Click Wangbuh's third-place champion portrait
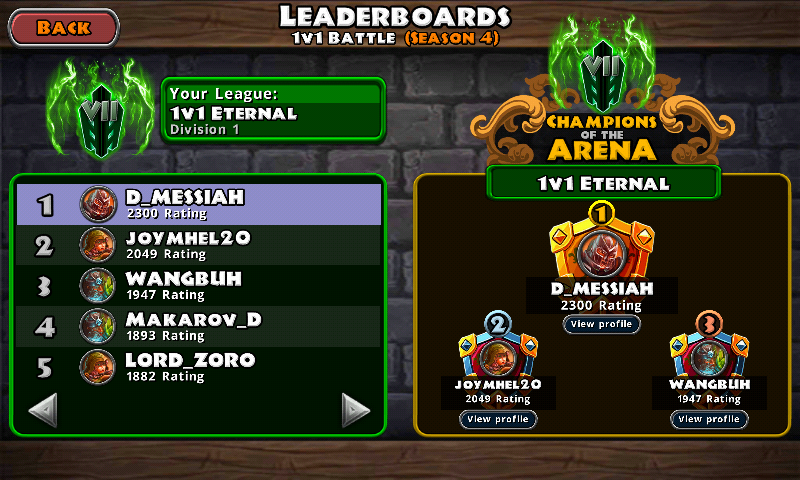Image resolution: width=800 pixels, height=480 pixels. [708, 356]
